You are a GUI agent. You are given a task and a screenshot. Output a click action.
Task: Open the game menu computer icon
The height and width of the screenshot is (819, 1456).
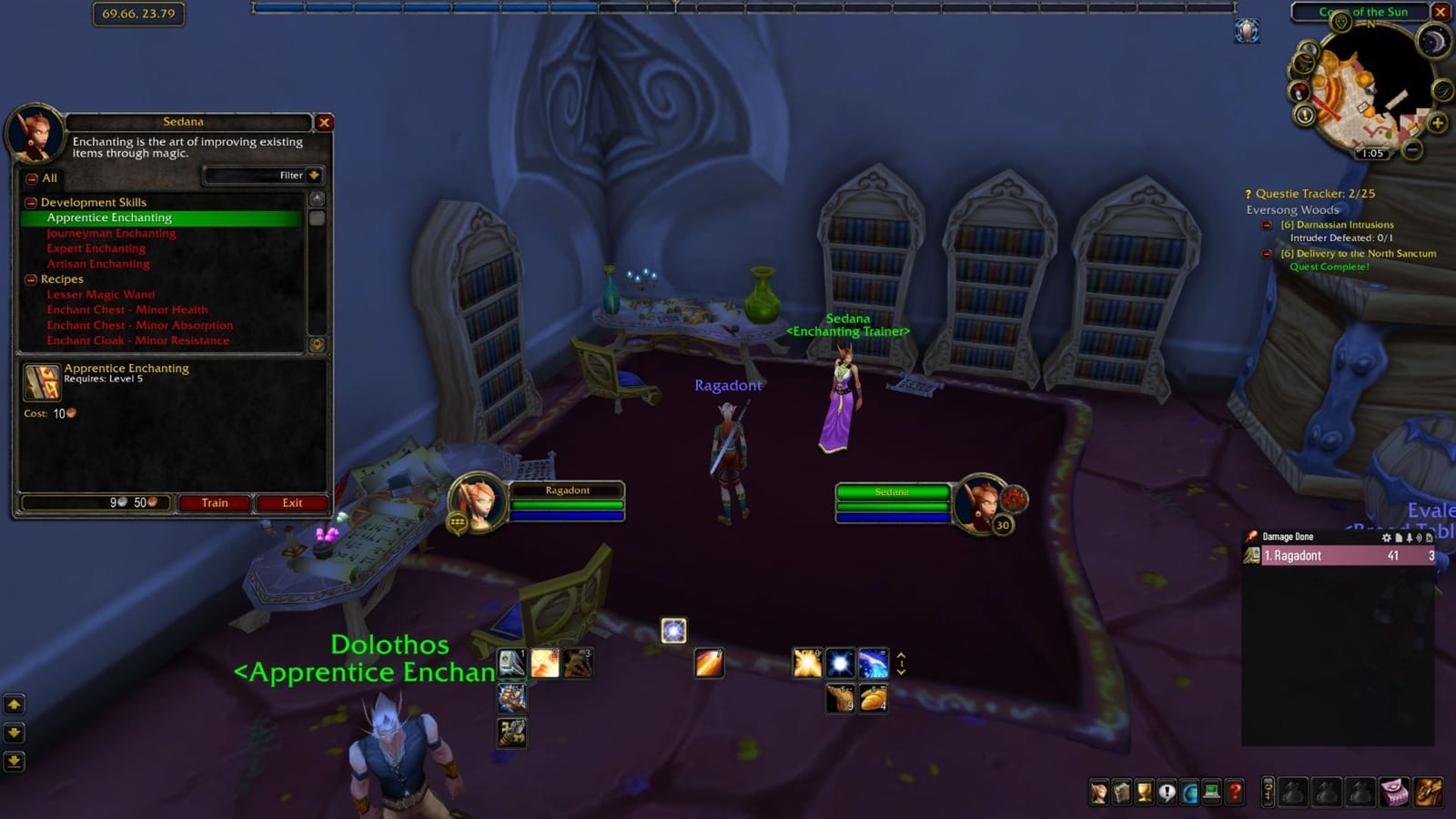[x=1211, y=792]
